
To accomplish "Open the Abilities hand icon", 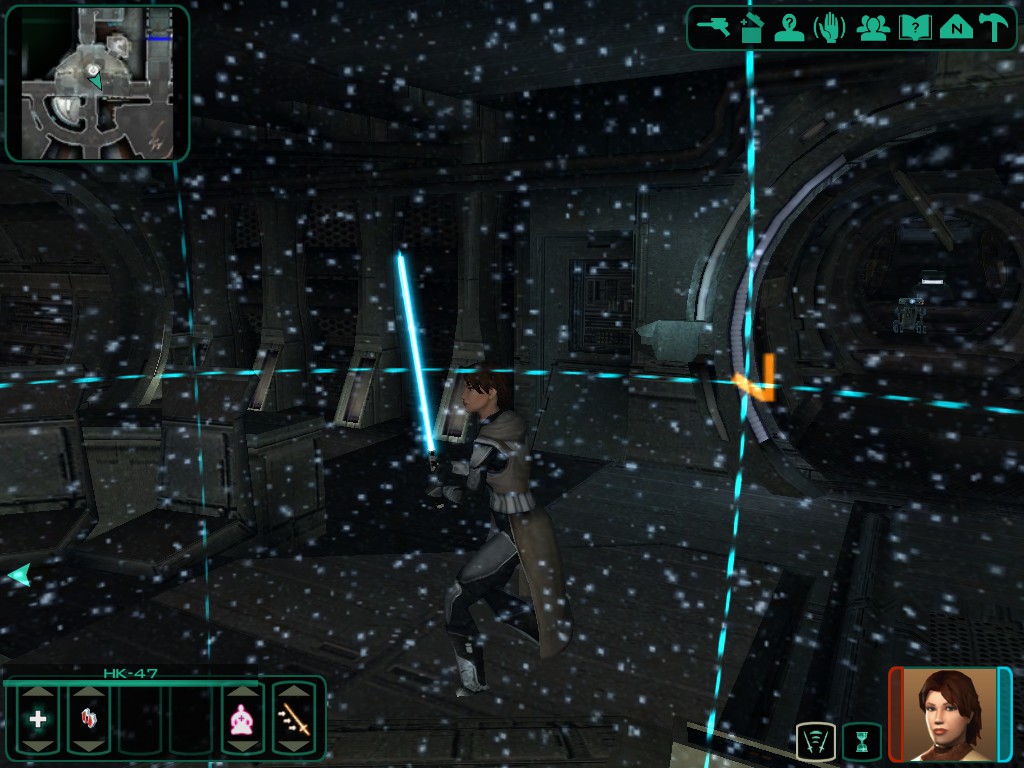I will pos(829,27).
